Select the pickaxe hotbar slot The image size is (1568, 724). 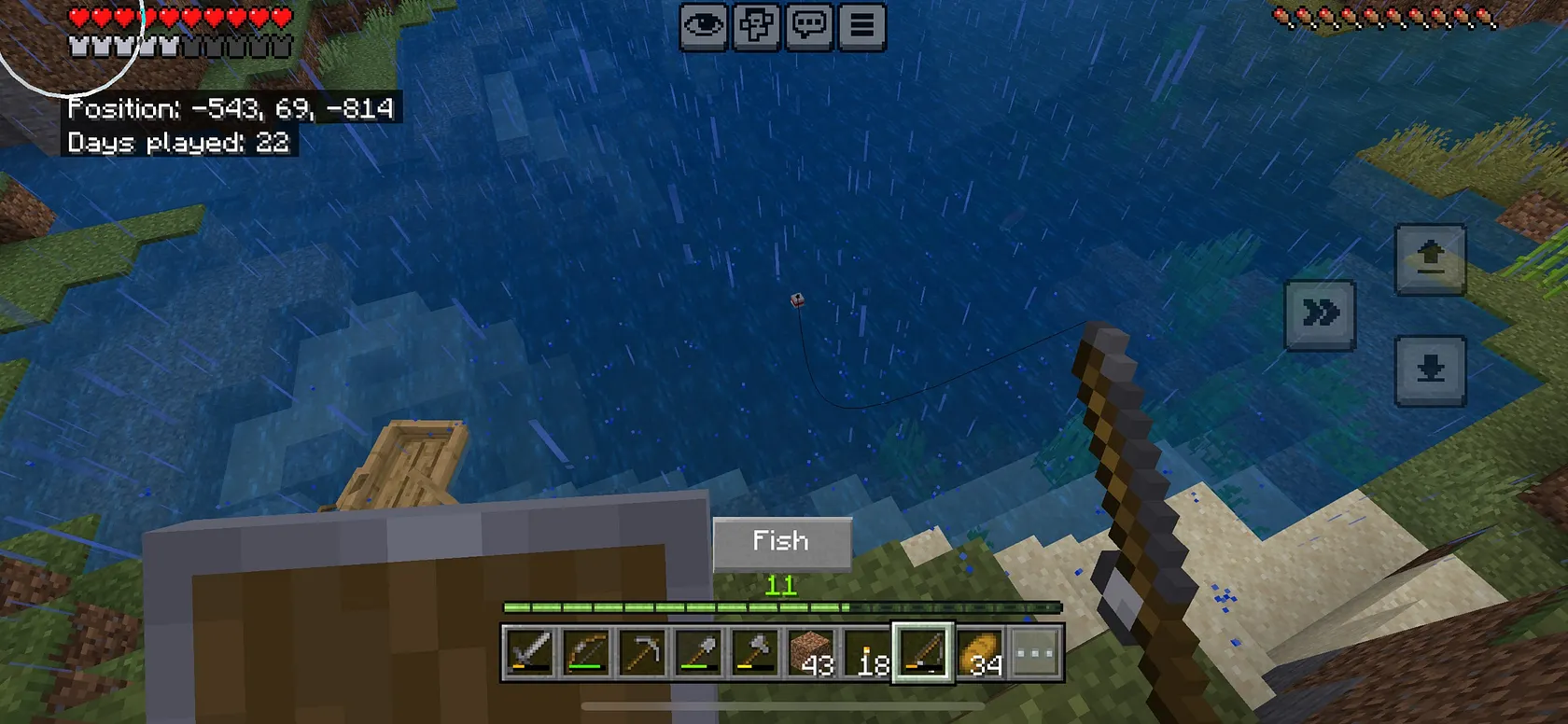tap(642, 652)
